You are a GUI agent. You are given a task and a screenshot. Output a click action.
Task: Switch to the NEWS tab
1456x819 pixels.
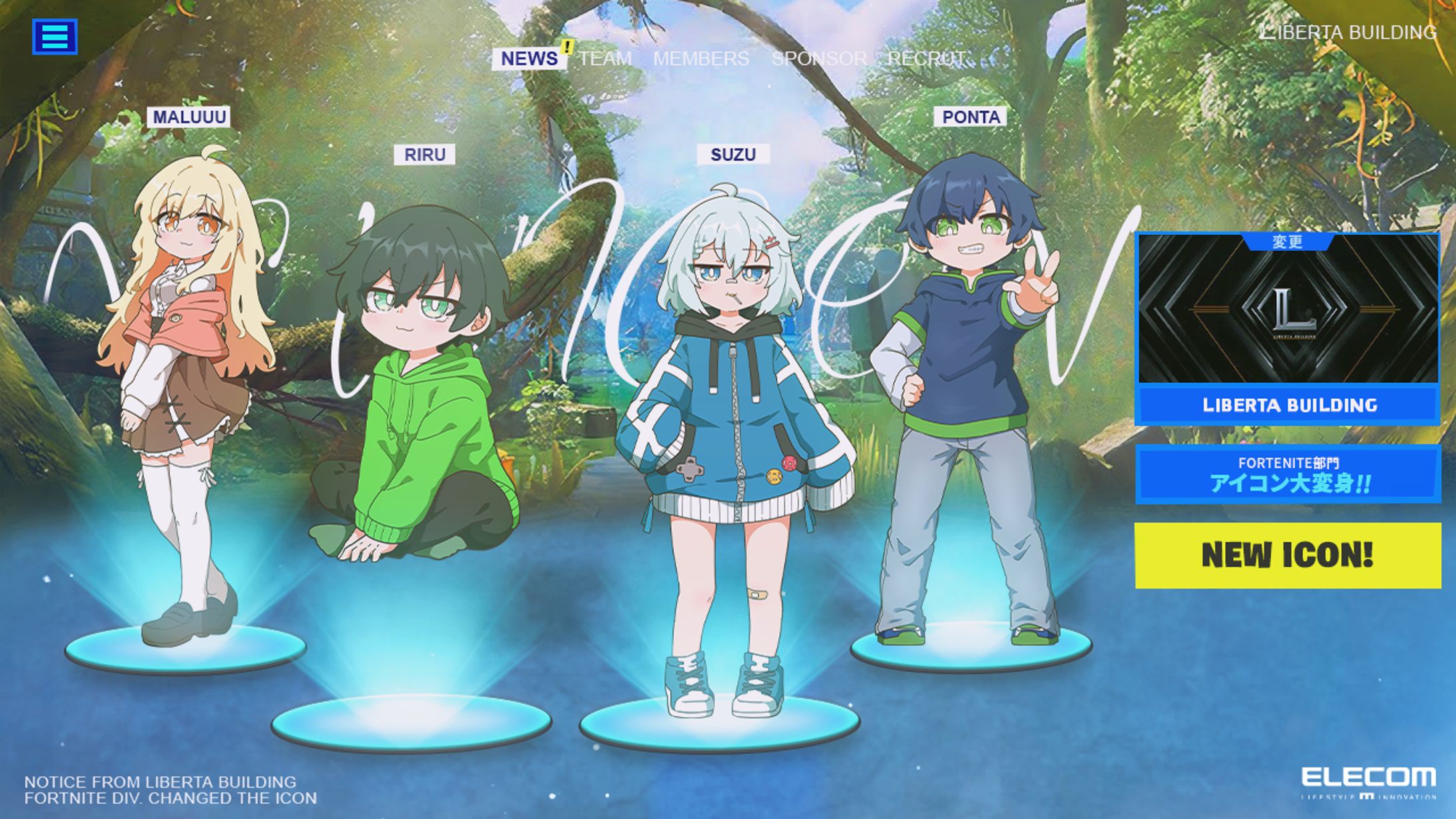point(529,59)
